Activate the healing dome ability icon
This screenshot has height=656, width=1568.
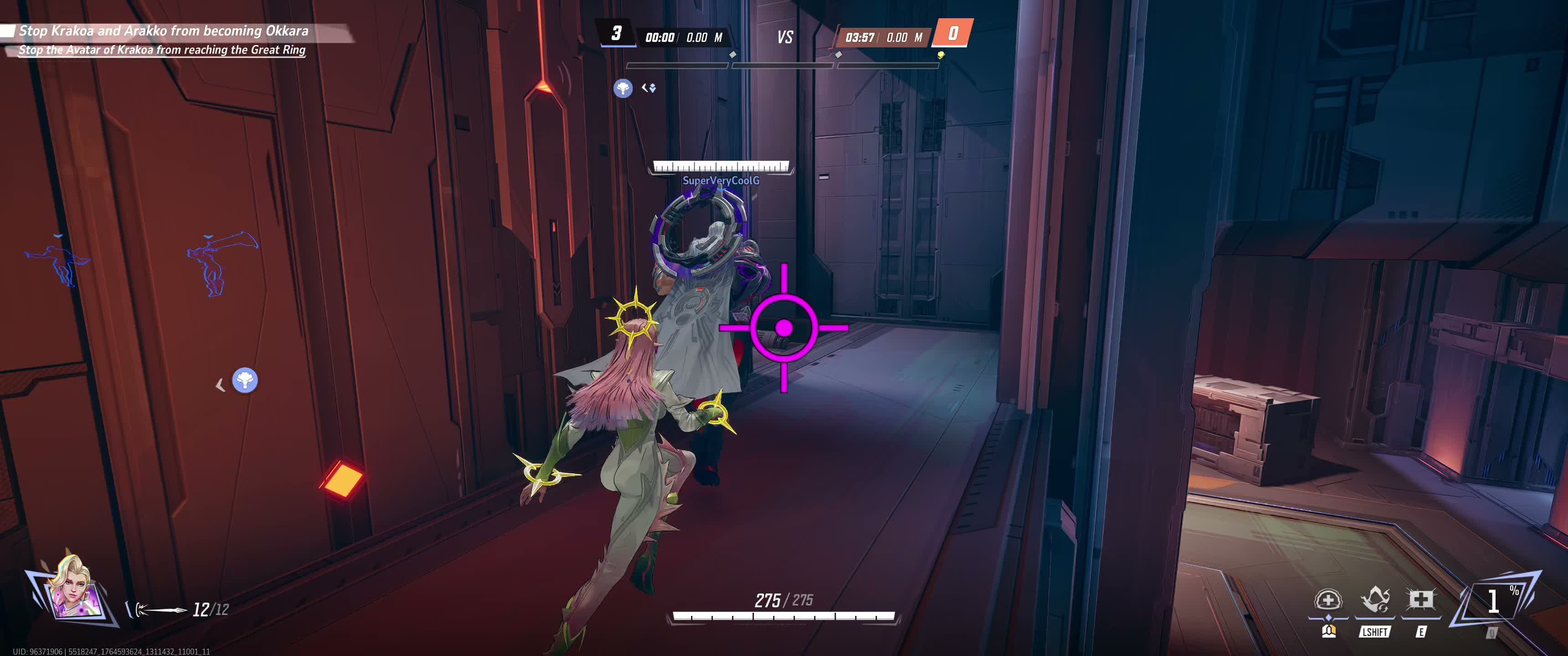point(1328,600)
